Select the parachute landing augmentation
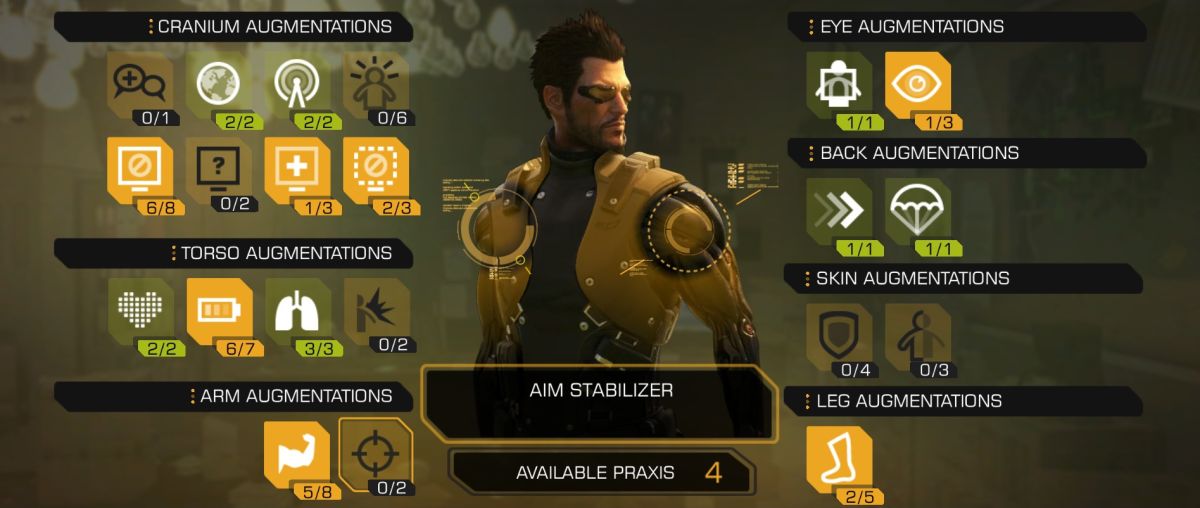Viewport: 1200px width, 508px height. 917,211
